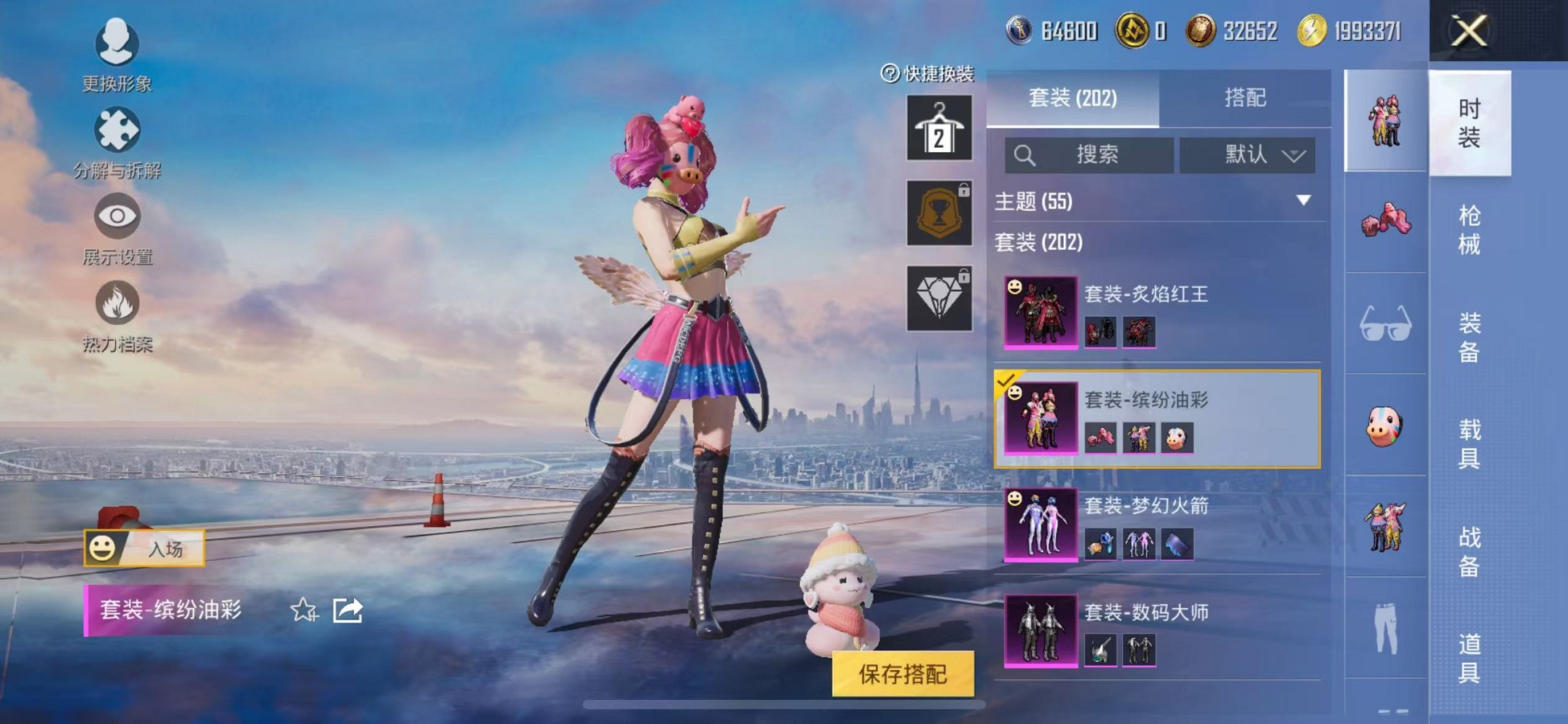Select the 套装 (202) tab
Screen dimensions: 1568x724
[1072, 98]
